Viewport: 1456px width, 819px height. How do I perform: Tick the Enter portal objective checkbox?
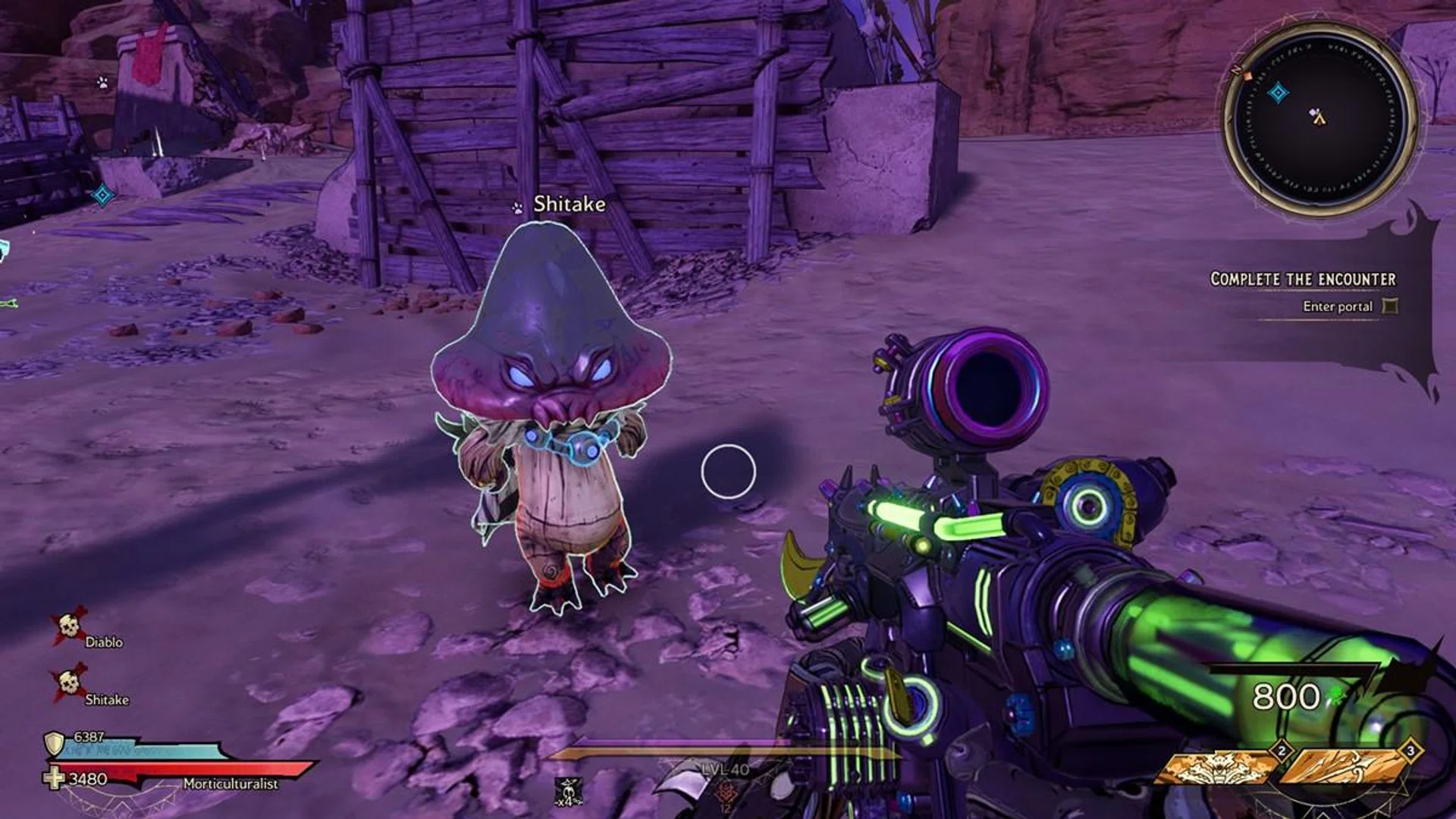(x=1390, y=306)
